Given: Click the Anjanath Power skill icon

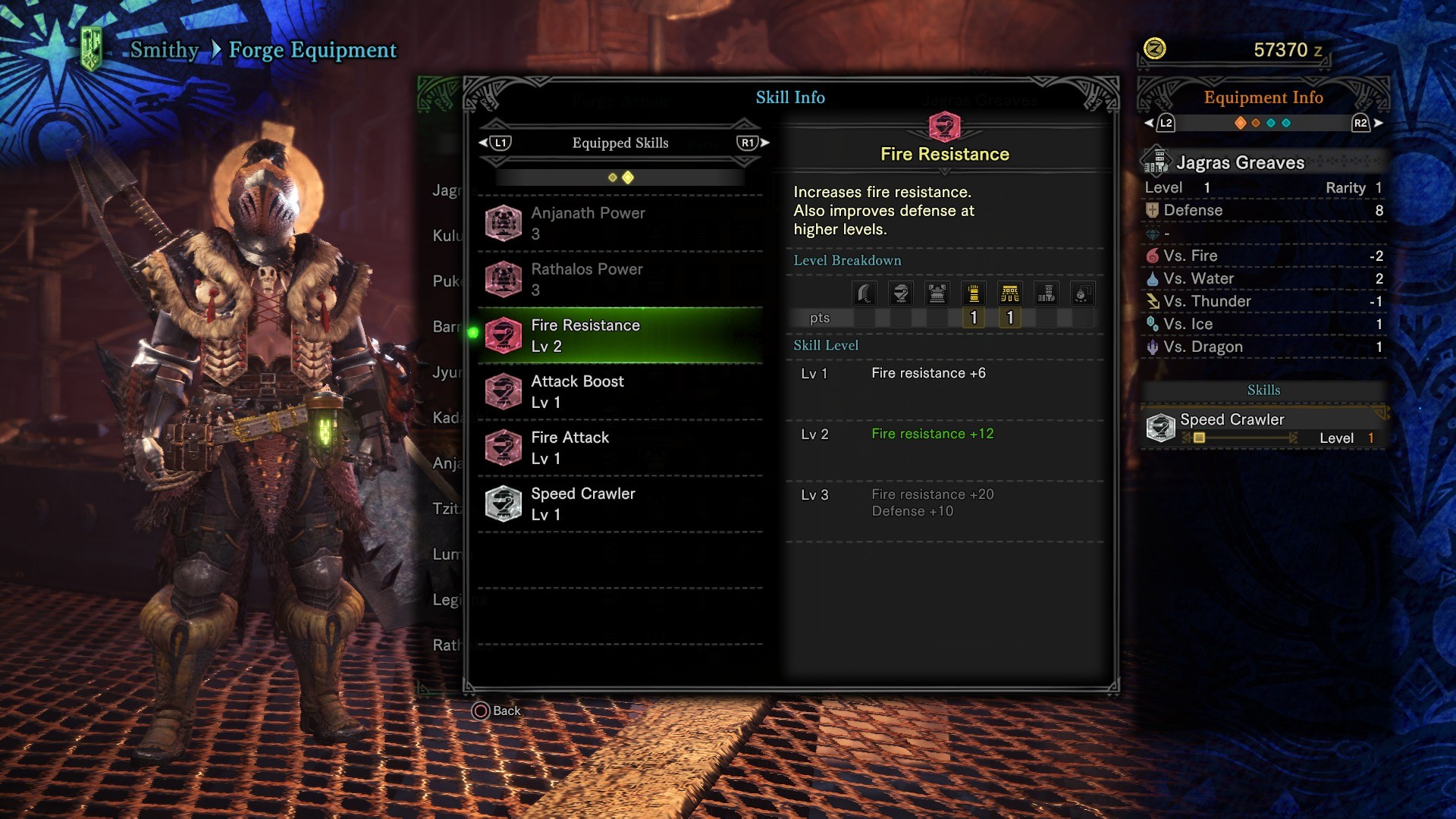Looking at the screenshot, I should pyautogui.click(x=504, y=223).
